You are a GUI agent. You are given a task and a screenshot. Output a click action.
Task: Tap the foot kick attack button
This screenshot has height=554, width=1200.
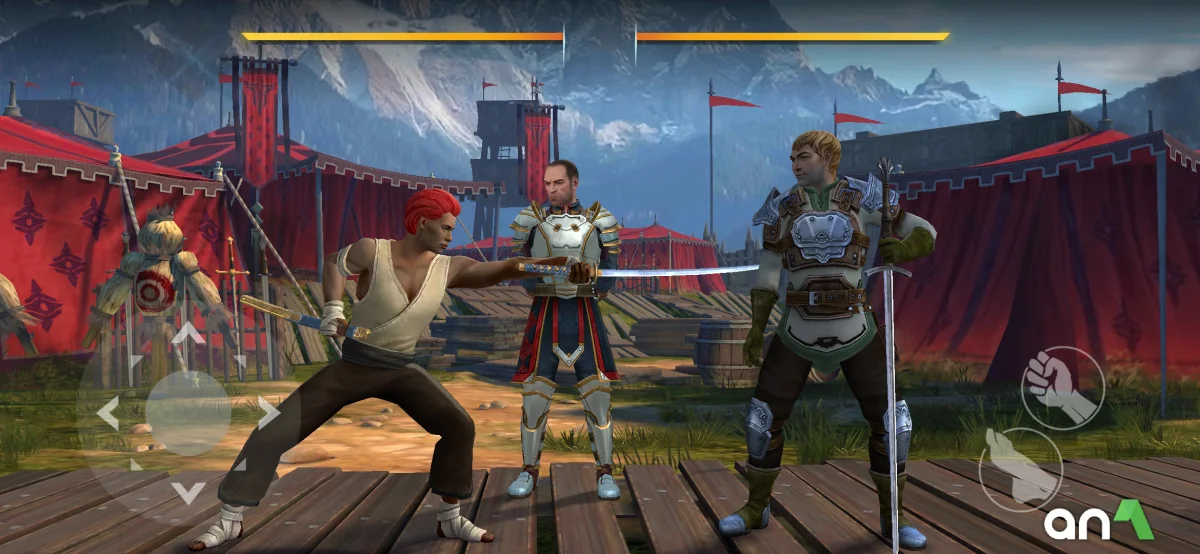(1019, 469)
